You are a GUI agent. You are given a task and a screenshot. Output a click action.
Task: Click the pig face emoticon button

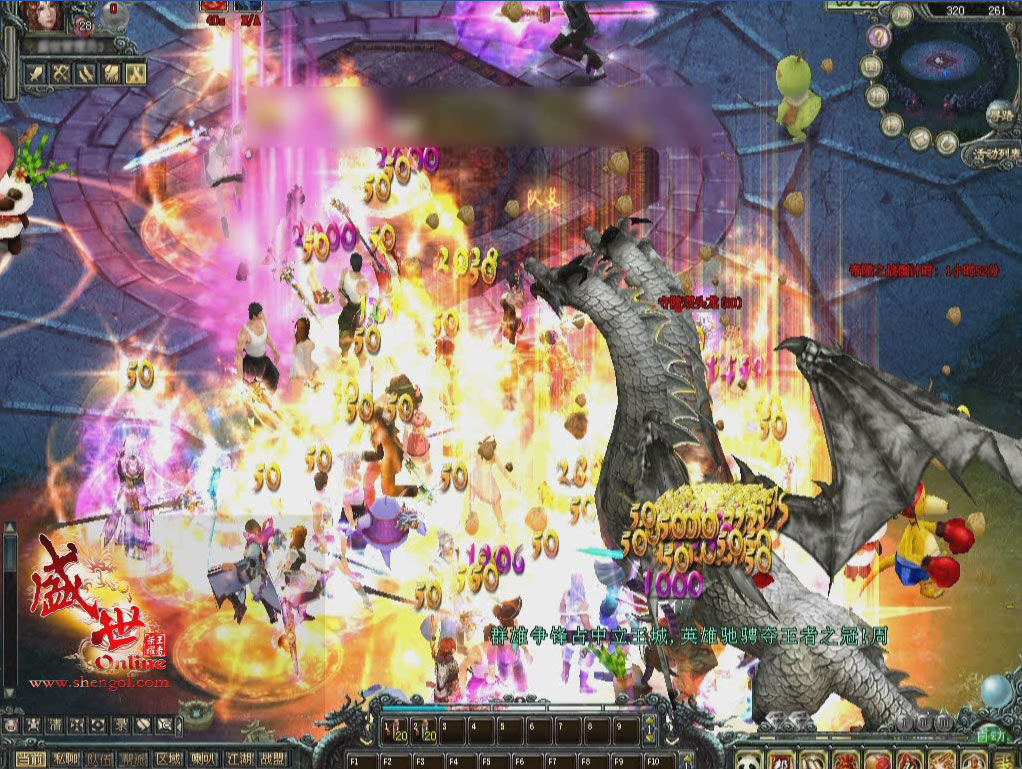coord(12,724)
